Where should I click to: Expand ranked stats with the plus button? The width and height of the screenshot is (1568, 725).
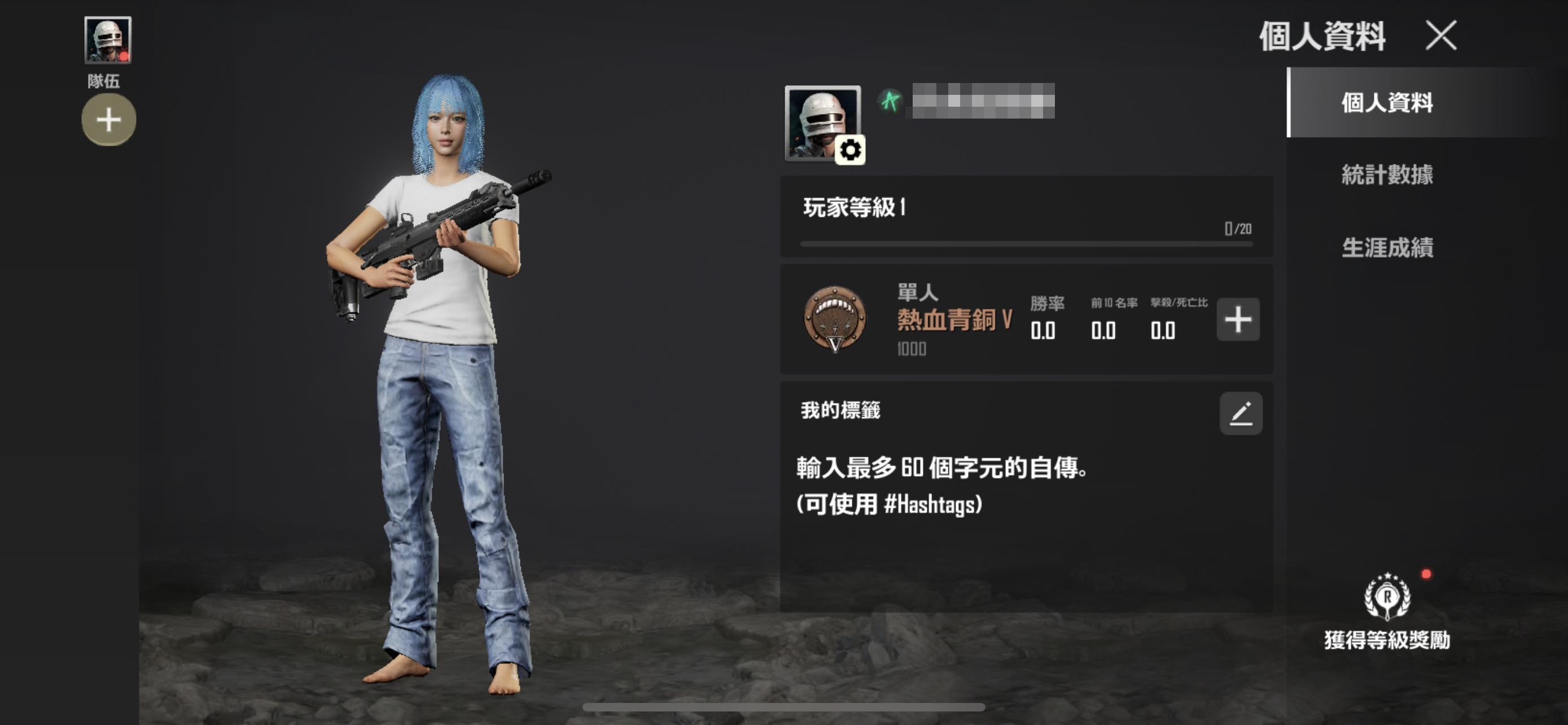(x=1237, y=320)
